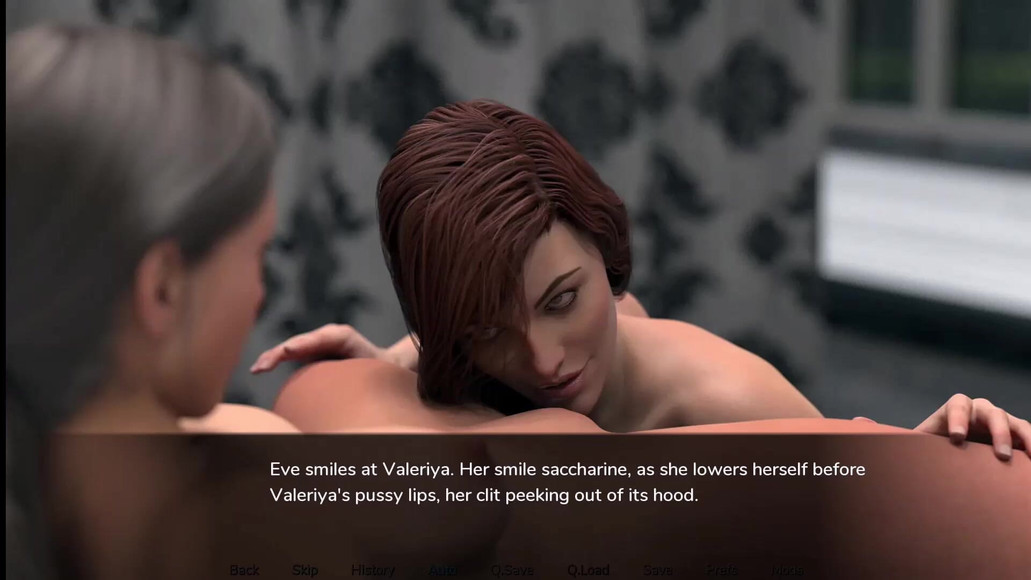1031x580 pixels.
Task: Open the dialogue History log
Action: click(373, 570)
